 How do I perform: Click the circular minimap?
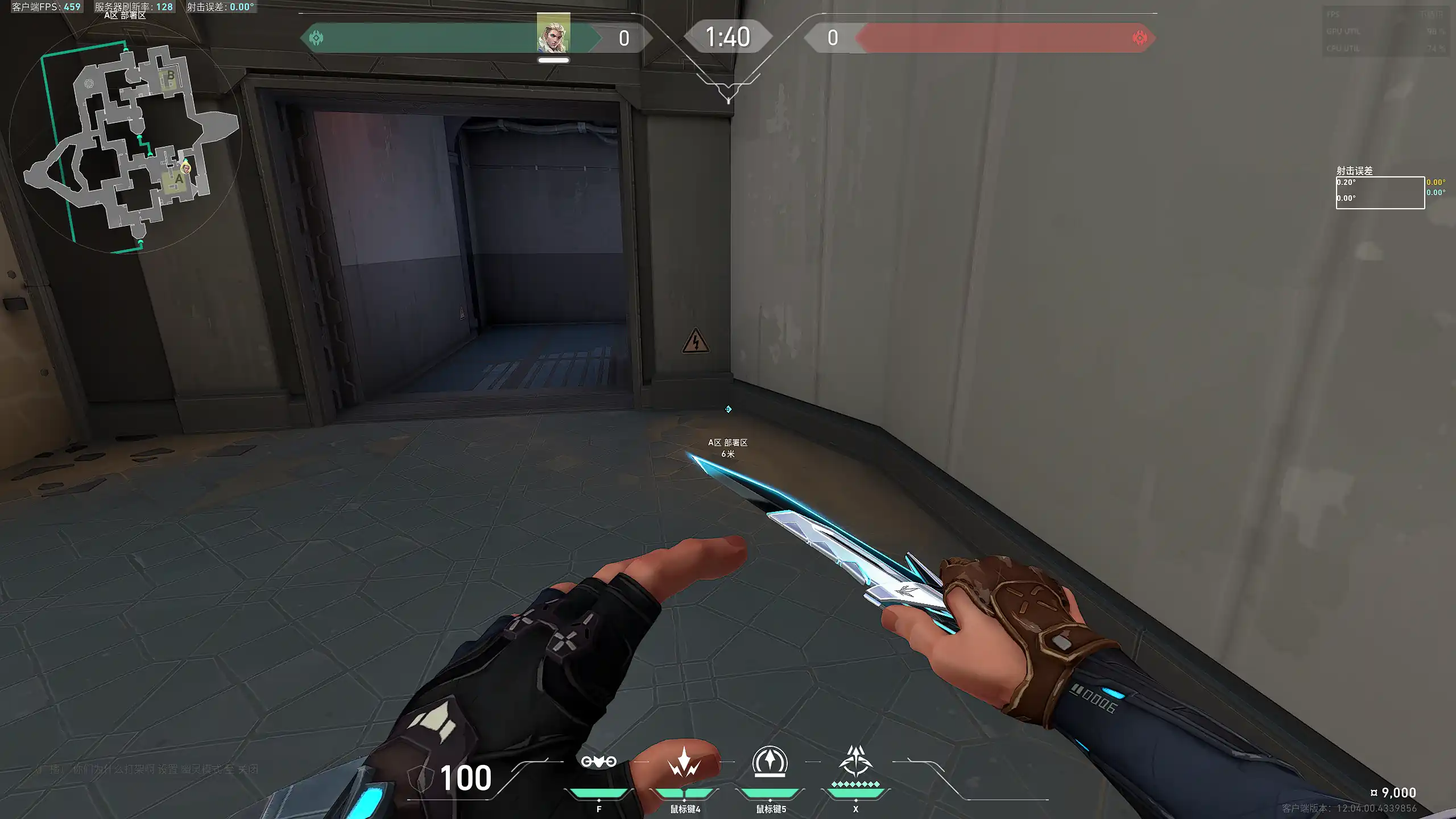(x=126, y=138)
